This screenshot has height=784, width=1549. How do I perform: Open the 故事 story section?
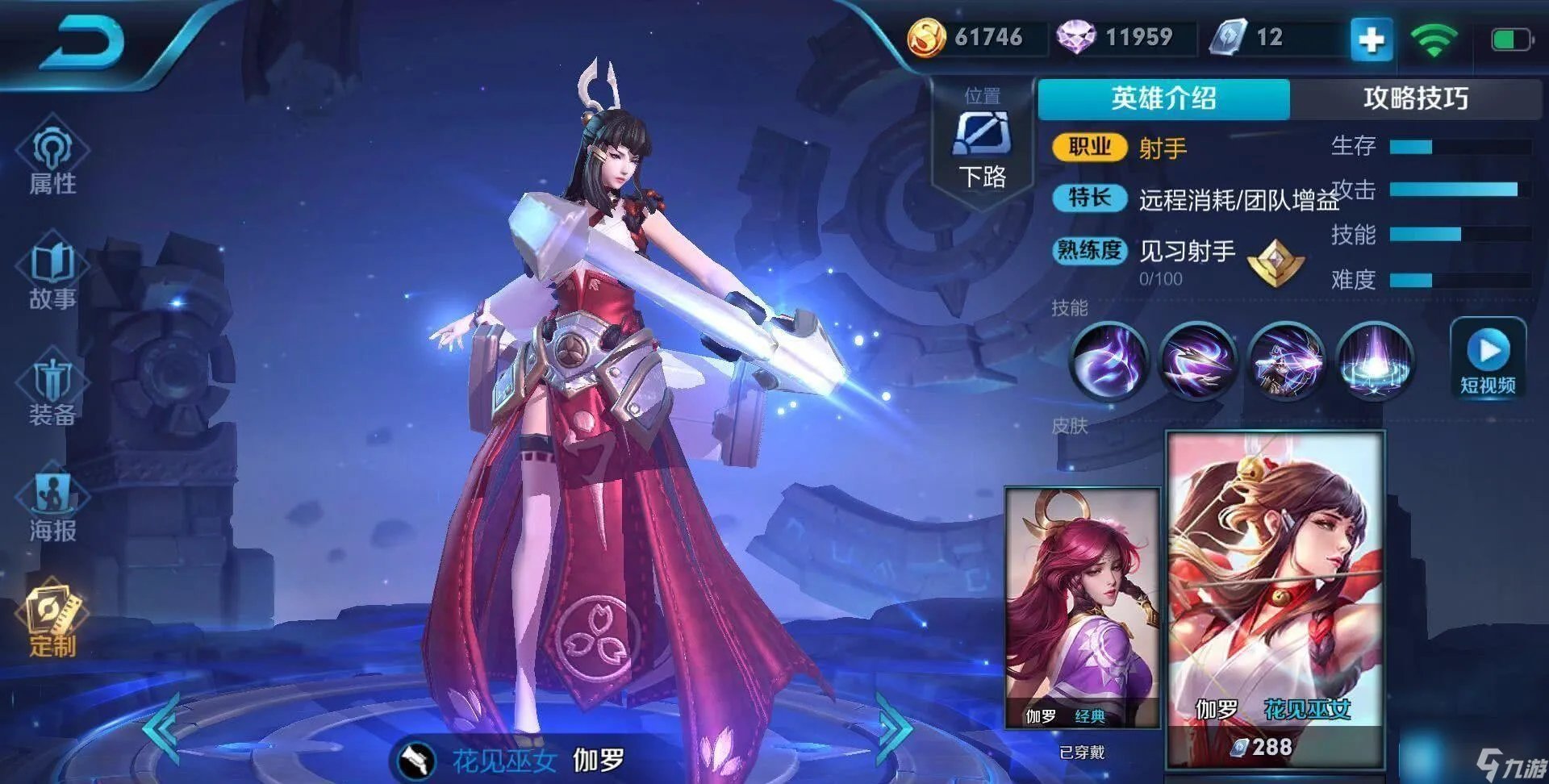tap(52, 274)
